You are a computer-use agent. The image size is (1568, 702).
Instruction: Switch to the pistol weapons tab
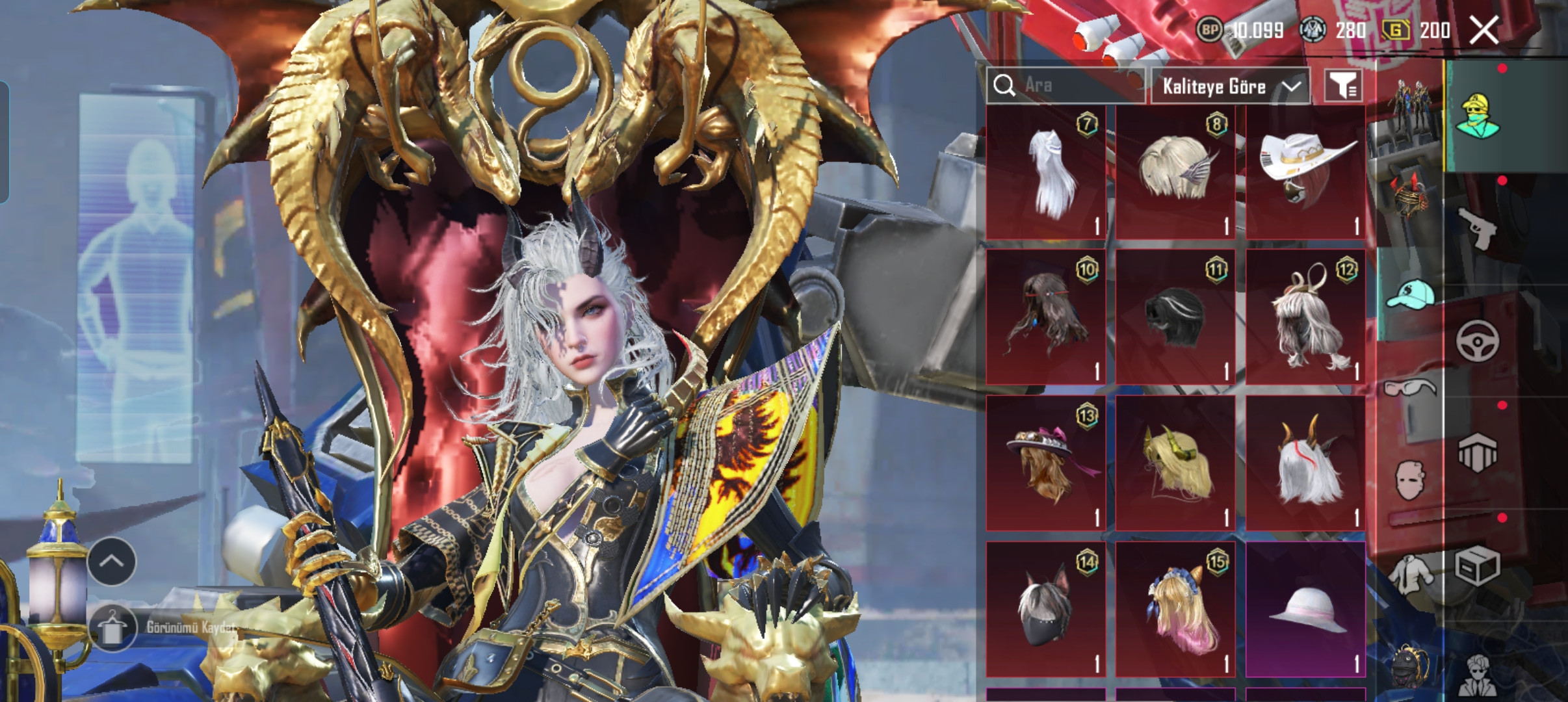[1477, 228]
